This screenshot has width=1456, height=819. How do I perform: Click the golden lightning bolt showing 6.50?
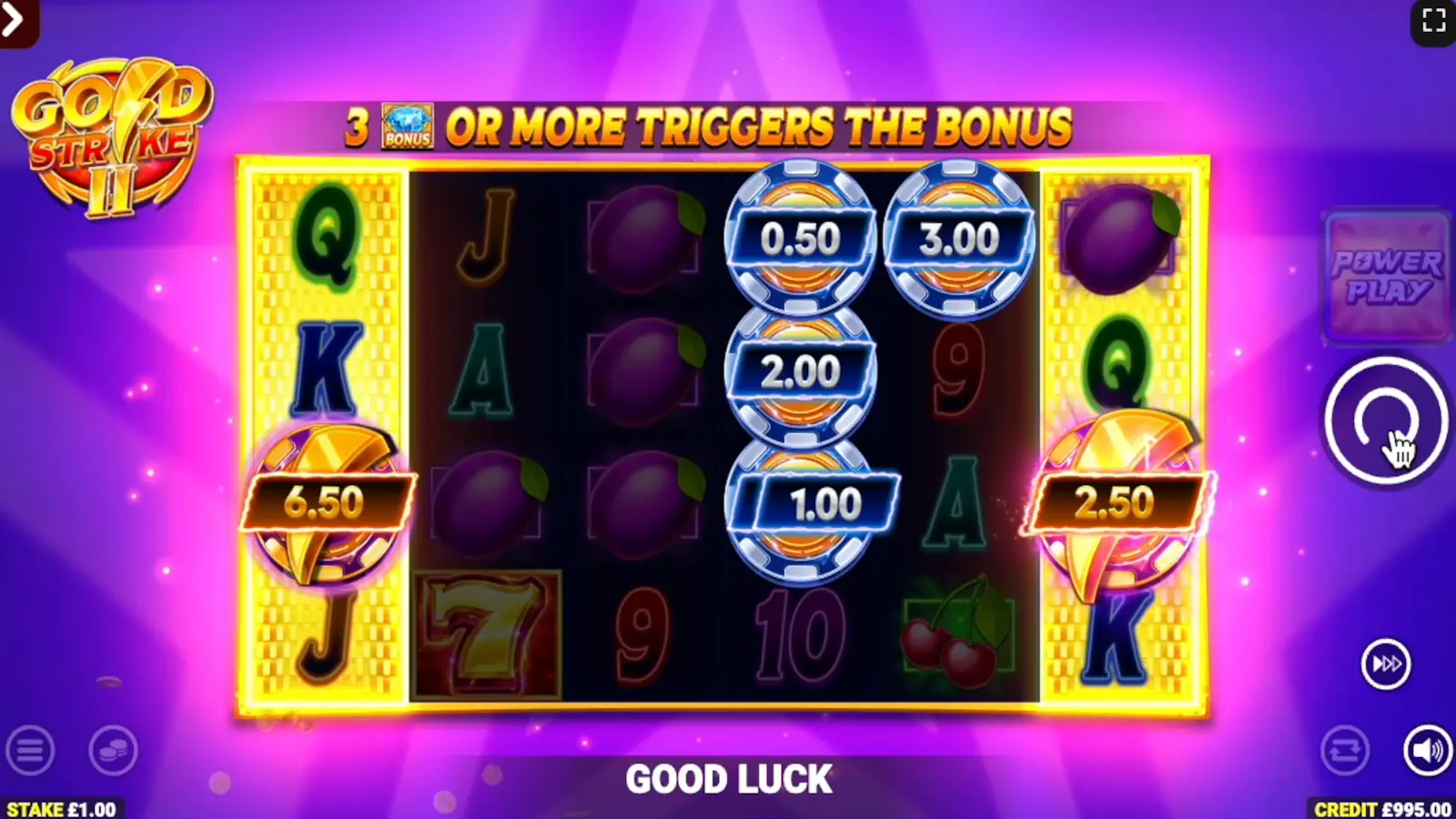click(328, 500)
